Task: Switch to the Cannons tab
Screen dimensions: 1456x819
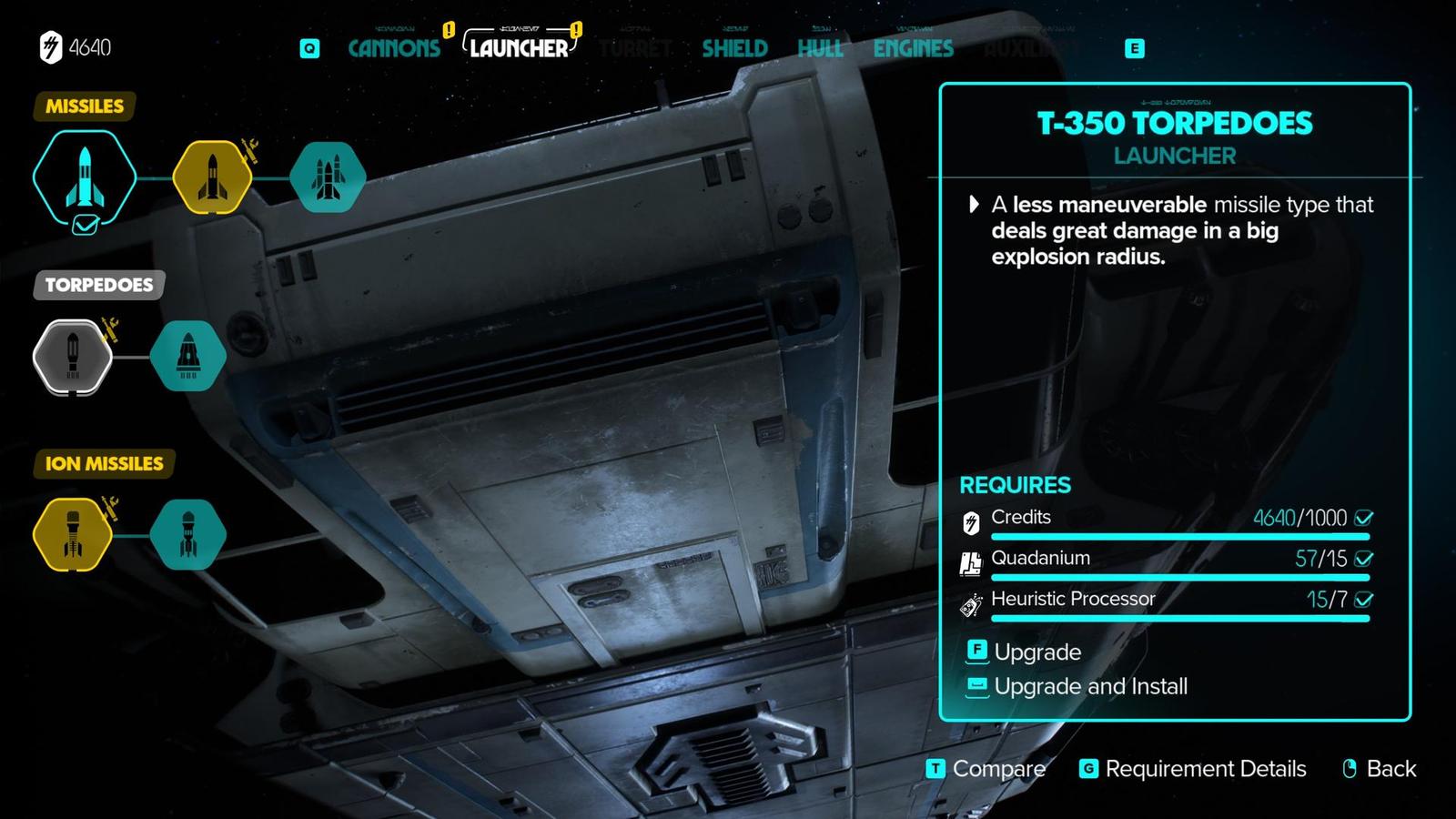Action: pos(394,48)
